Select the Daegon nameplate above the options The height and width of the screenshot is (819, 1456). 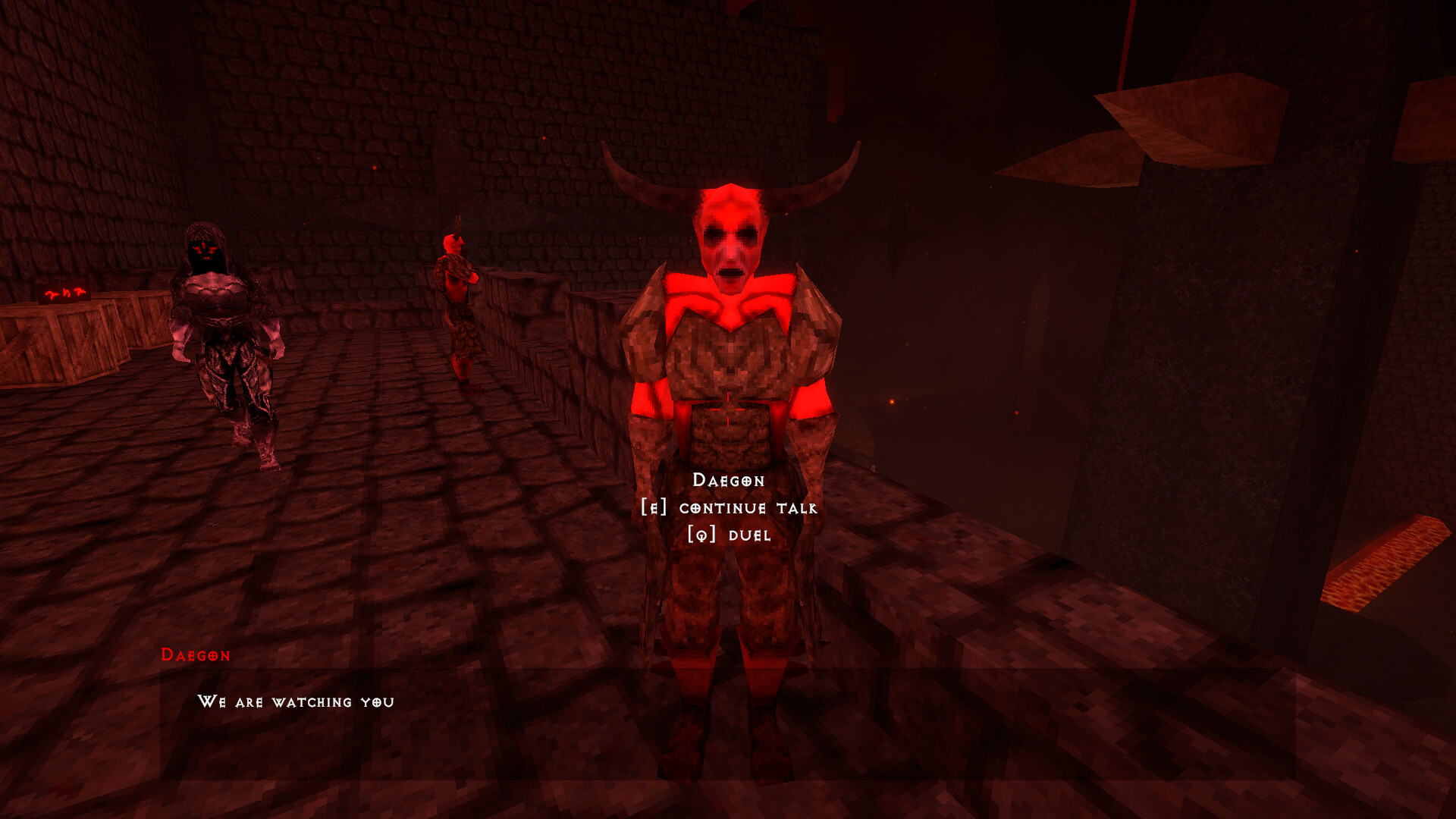point(730,481)
